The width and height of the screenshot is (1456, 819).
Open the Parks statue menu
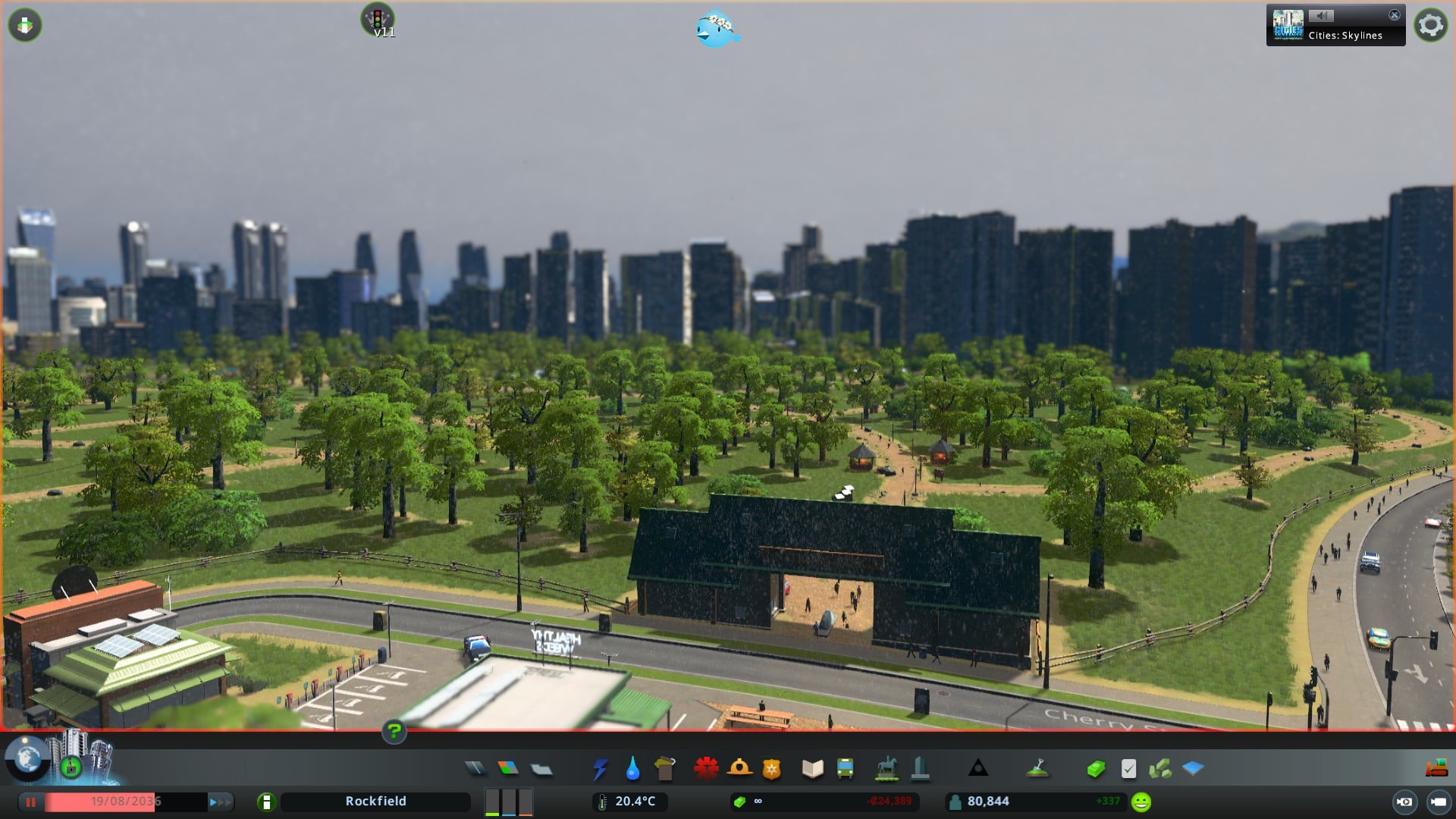coord(886,769)
